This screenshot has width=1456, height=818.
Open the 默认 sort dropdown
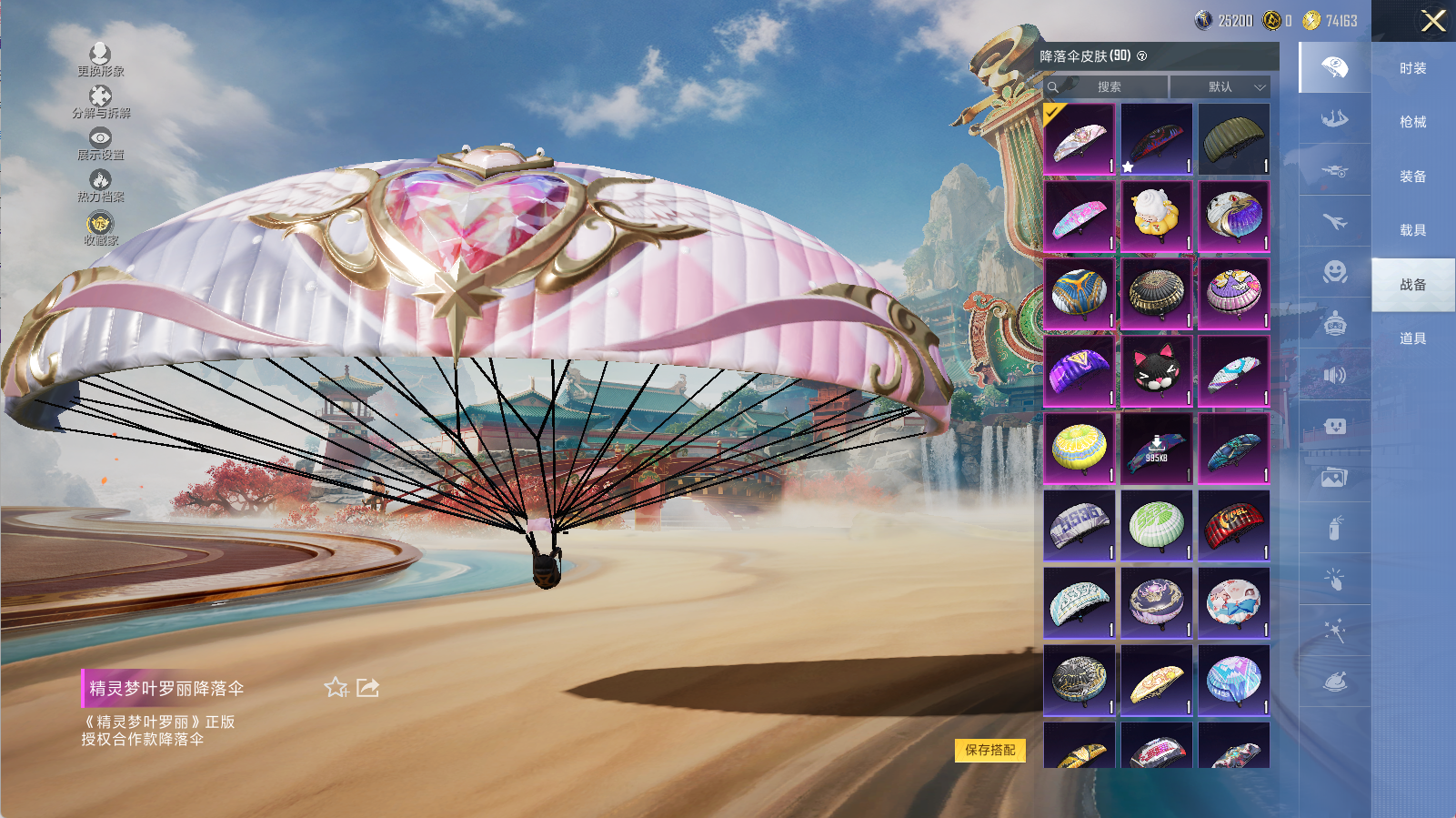click(1220, 87)
